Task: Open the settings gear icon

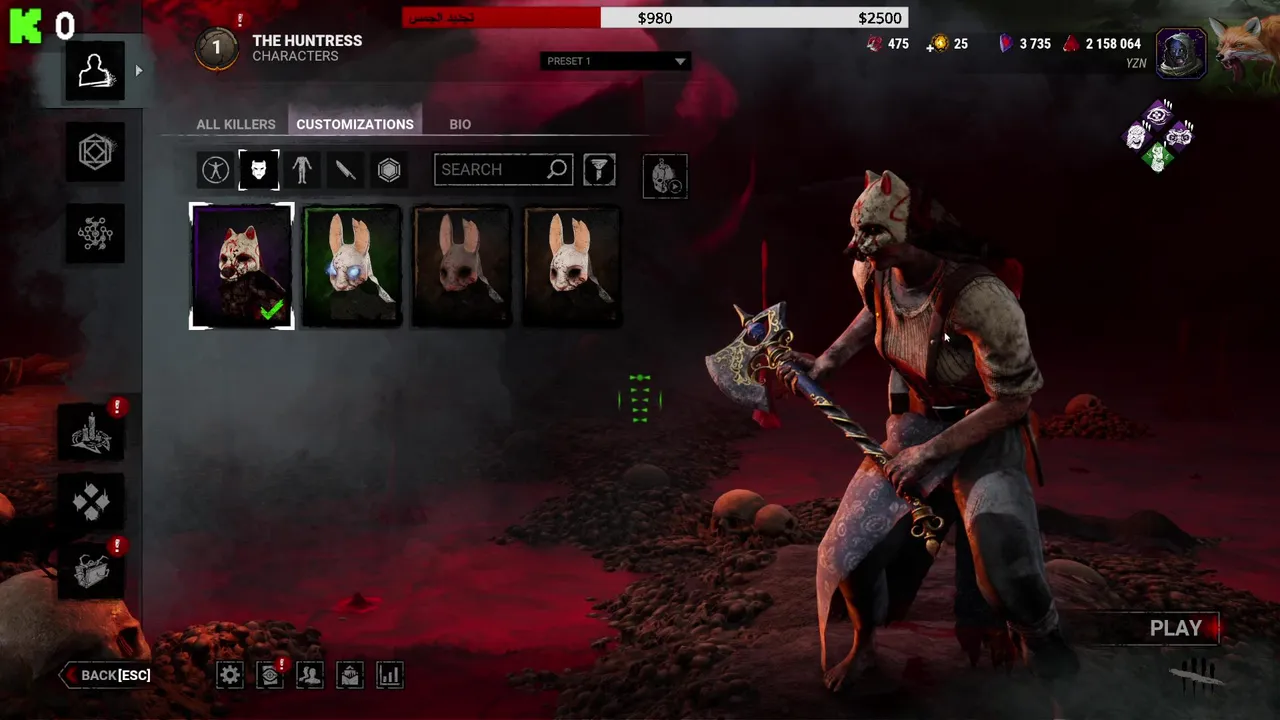Action: click(230, 675)
